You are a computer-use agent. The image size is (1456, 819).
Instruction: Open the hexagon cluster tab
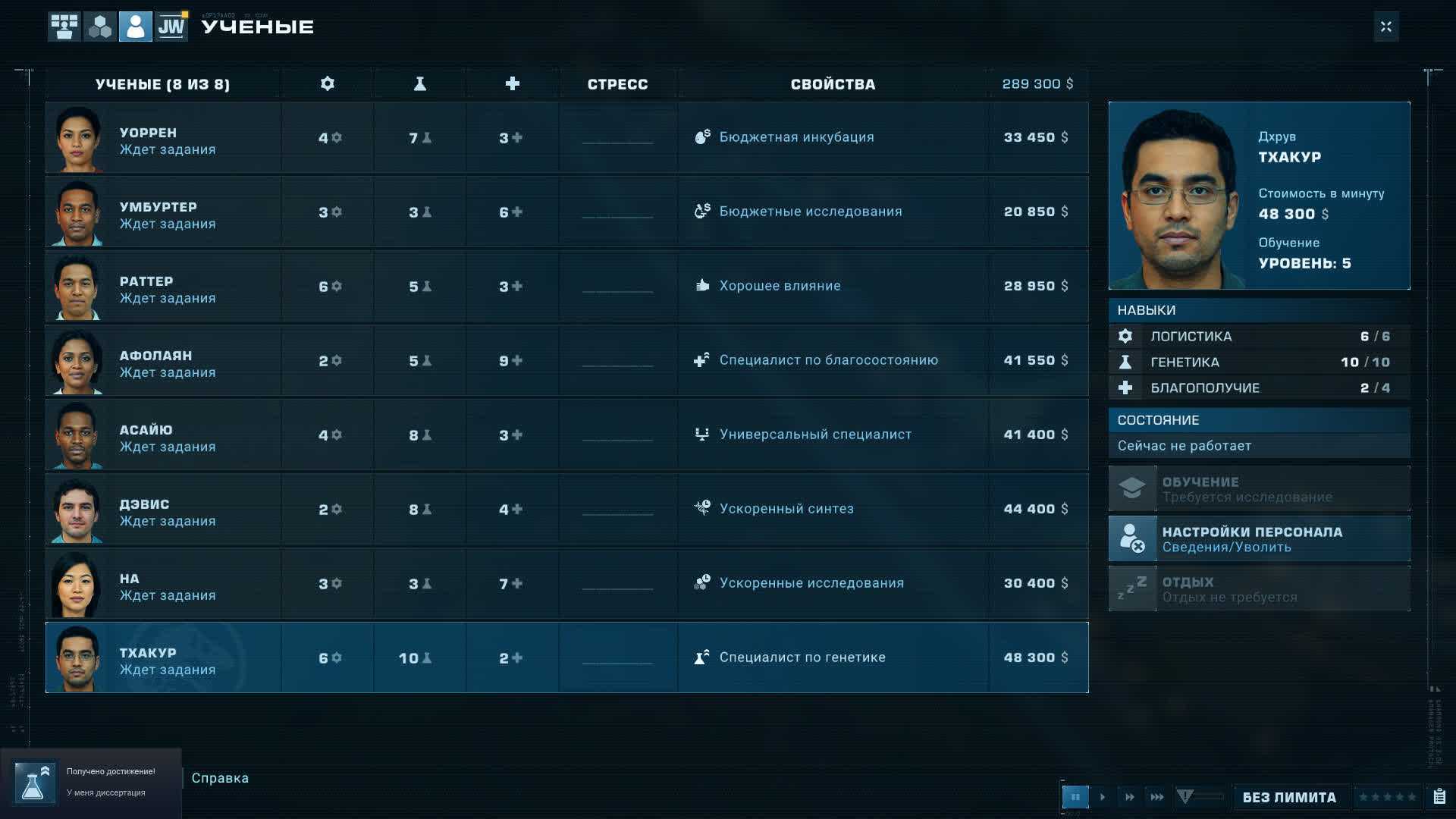[x=100, y=27]
